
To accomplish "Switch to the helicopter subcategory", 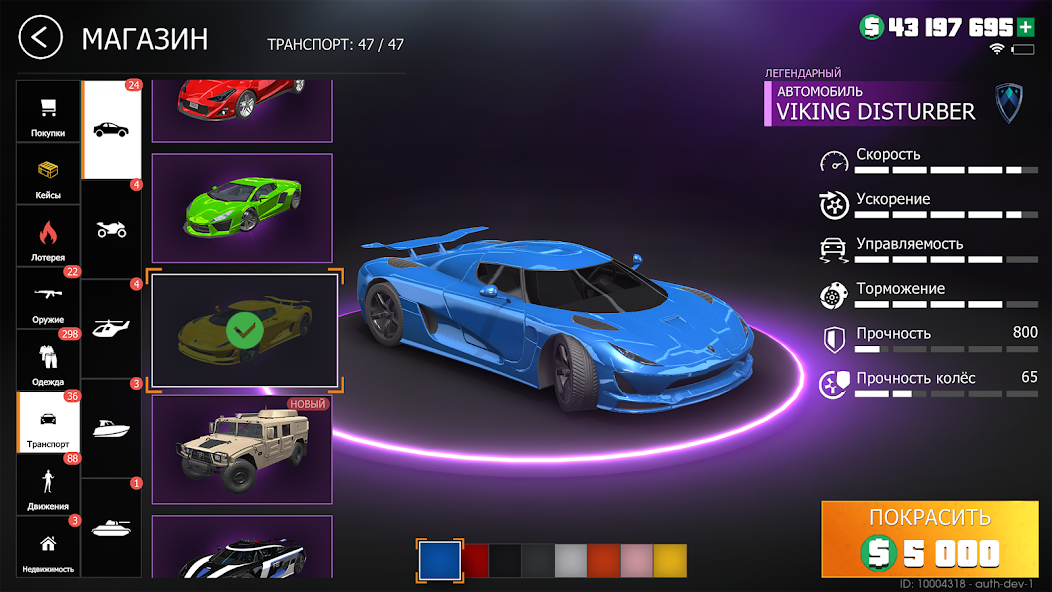I will 111,328.
